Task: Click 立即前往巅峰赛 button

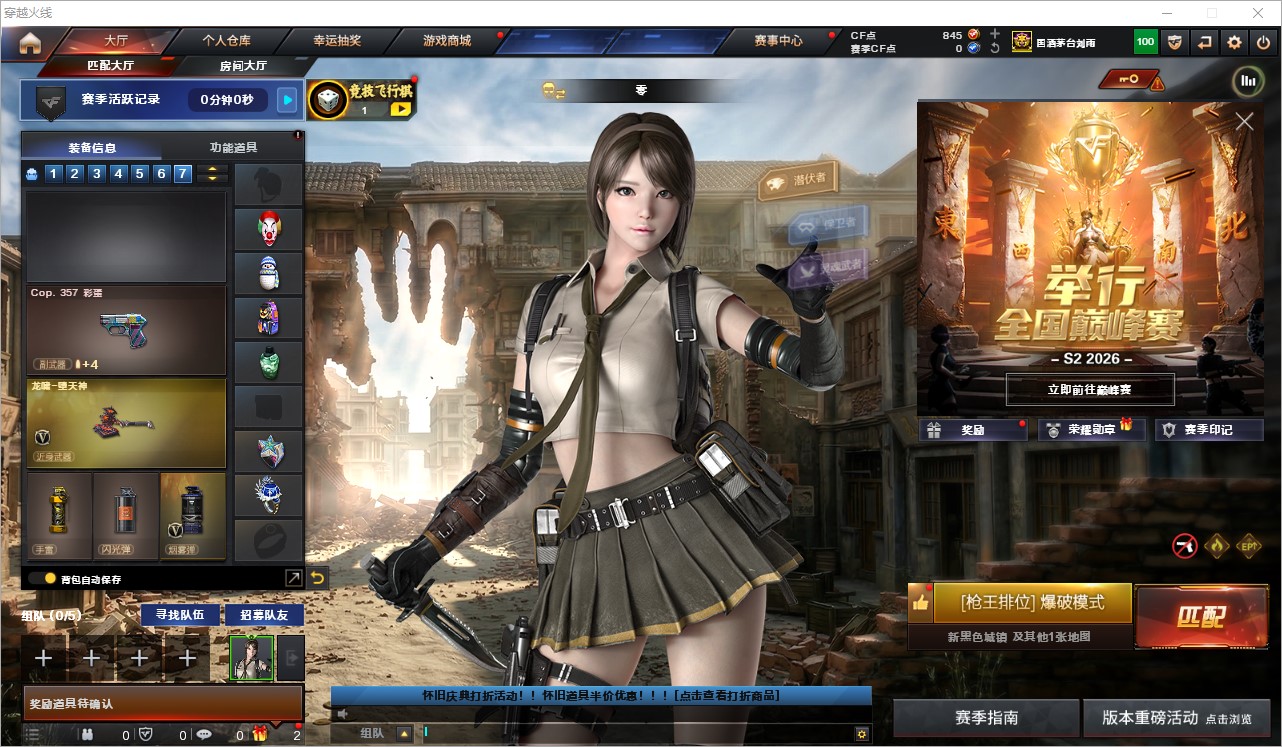Action: tap(1090, 389)
